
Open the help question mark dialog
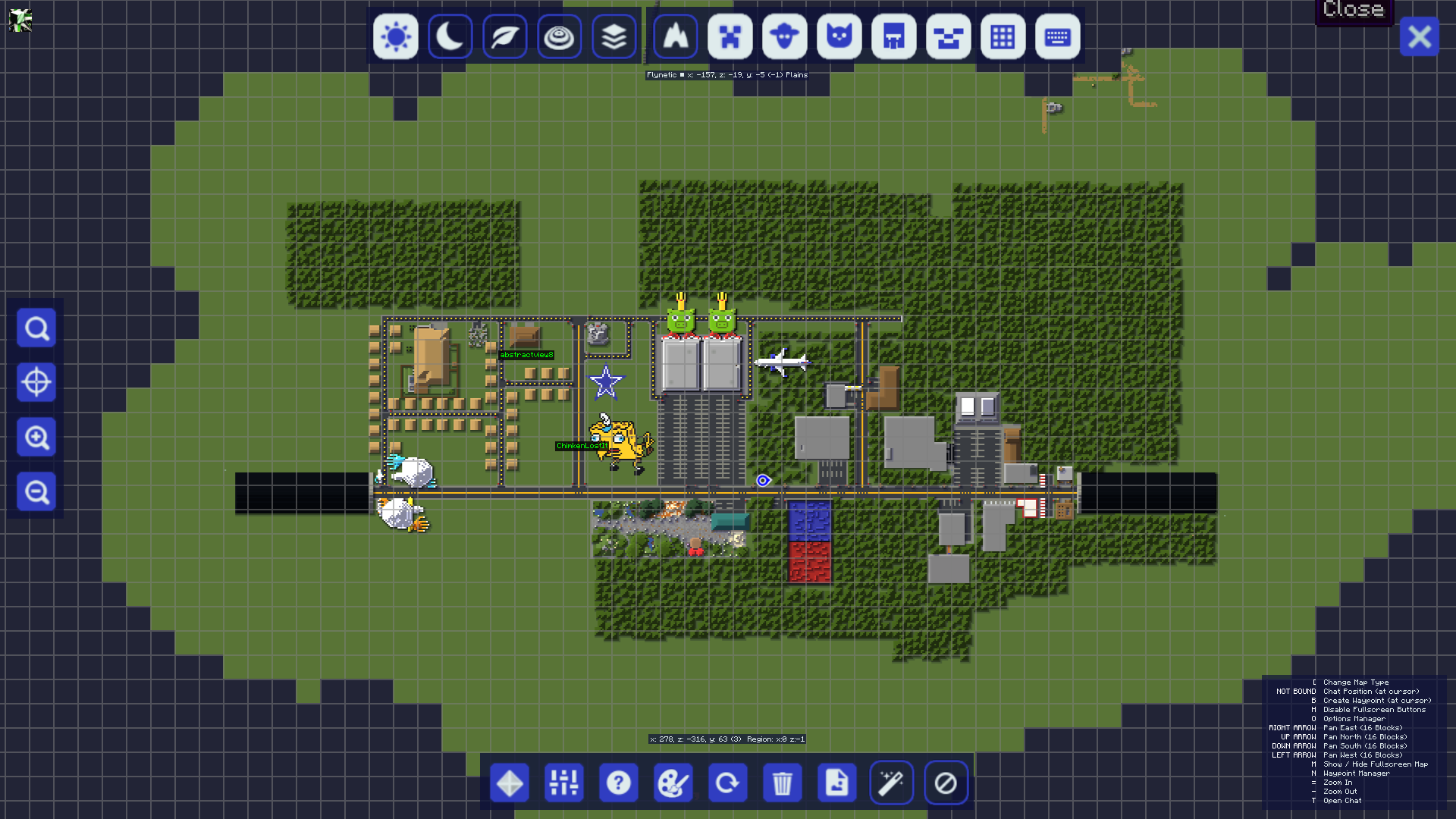pos(618,783)
